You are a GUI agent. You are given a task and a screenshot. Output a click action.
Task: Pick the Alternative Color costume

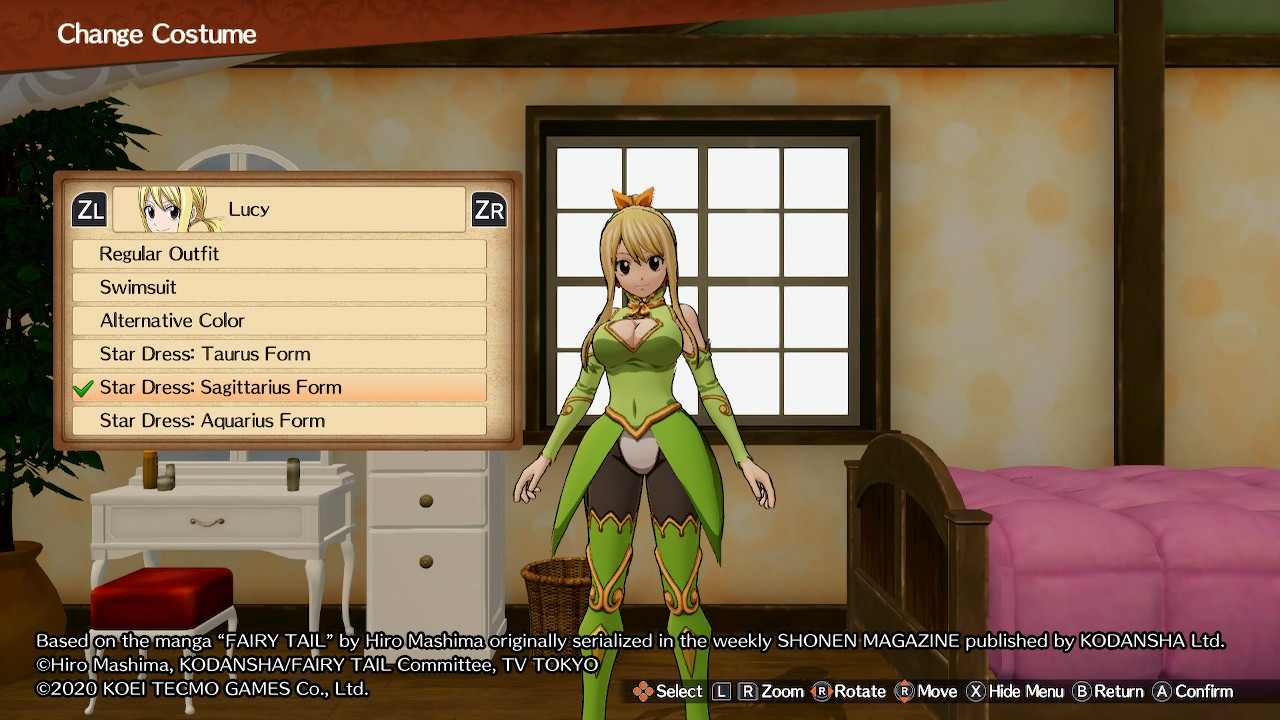coord(279,321)
